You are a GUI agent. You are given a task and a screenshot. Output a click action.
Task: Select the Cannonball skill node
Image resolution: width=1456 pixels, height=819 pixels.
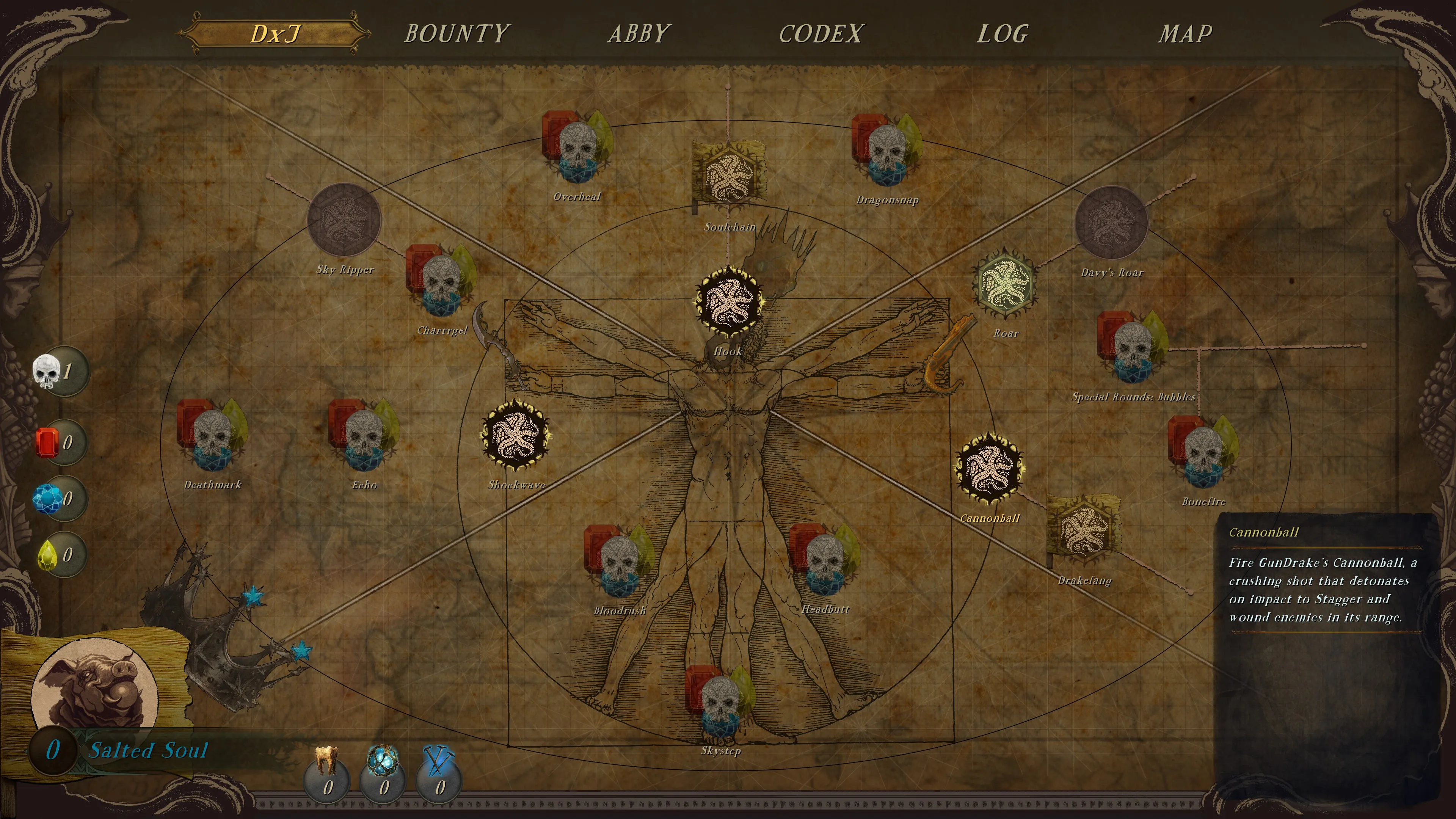[988, 469]
